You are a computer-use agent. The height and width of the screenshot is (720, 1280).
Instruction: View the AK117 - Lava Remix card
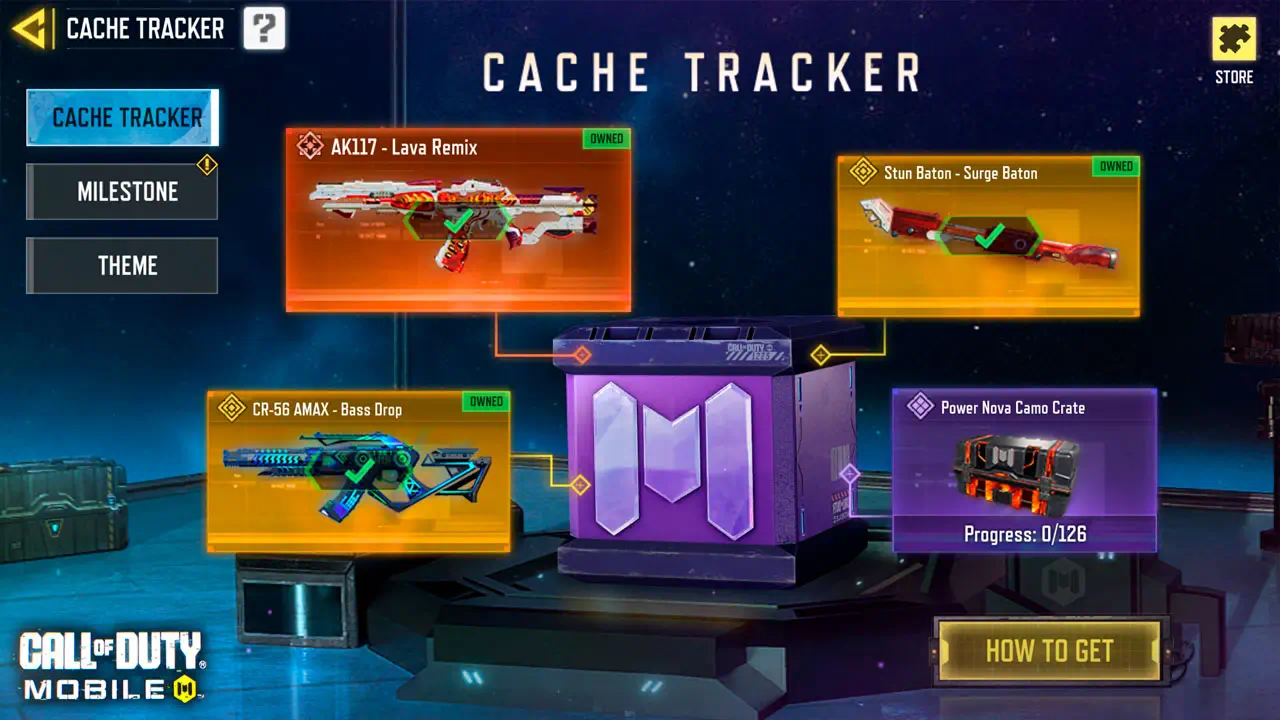click(x=458, y=220)
